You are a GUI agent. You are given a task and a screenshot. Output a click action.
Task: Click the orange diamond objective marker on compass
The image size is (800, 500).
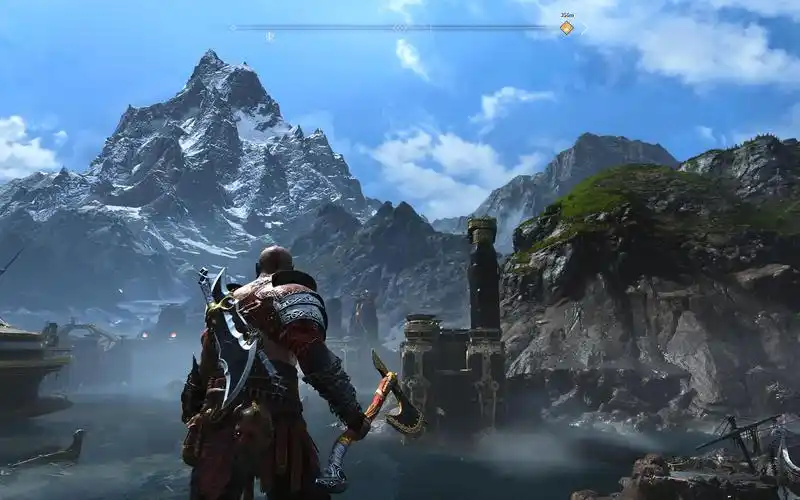(x=566, y=28)
